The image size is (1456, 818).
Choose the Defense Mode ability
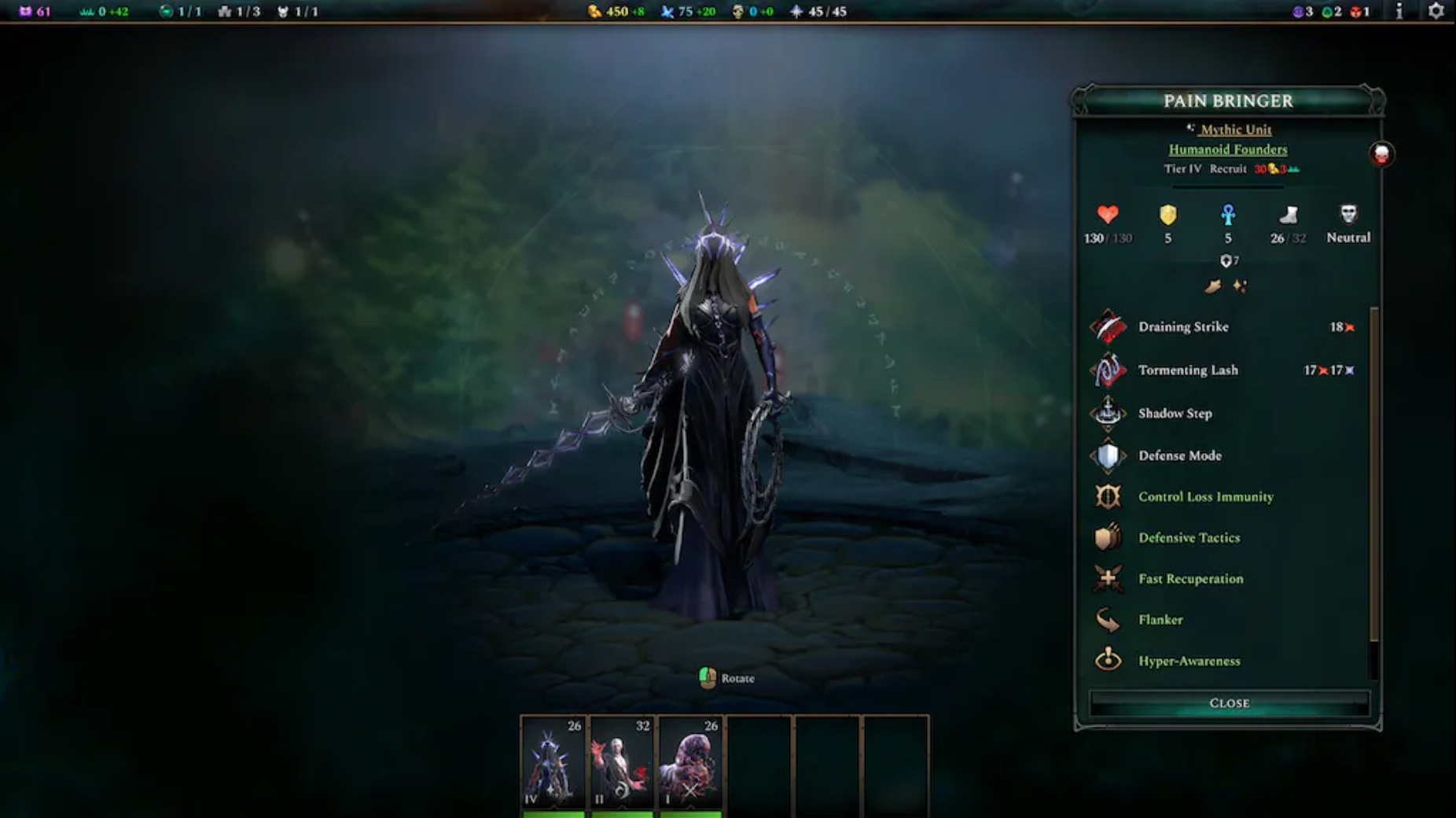pos(1179,456)
